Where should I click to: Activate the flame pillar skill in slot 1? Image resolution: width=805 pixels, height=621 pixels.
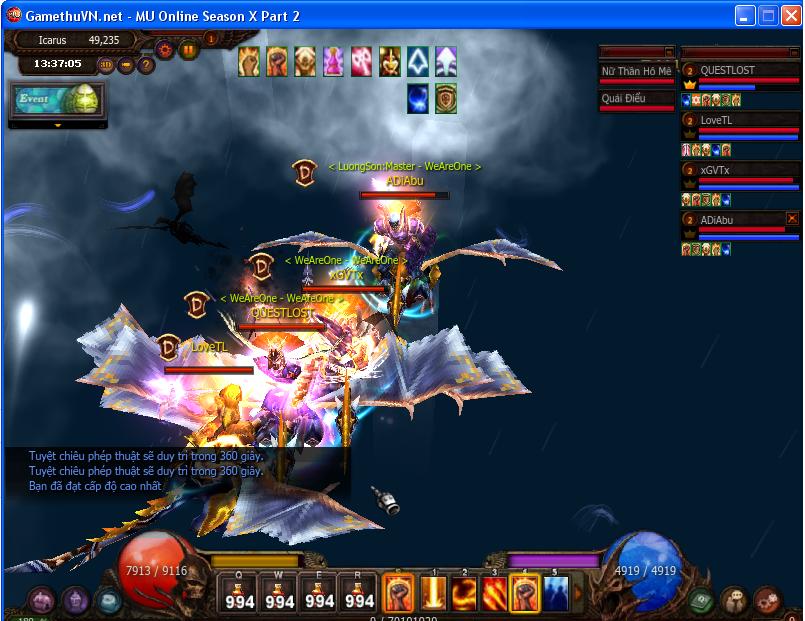pyautogui.click(x=434, y=593)
